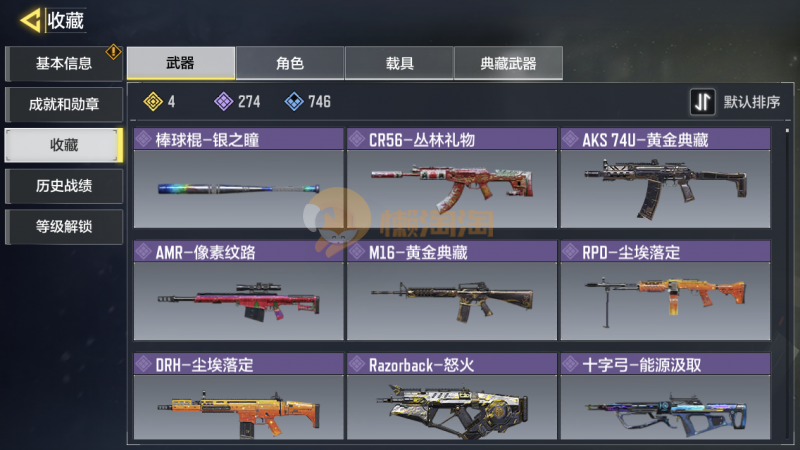
Task: Open the 基本信息 menu entry
Action: pos(64,64)
